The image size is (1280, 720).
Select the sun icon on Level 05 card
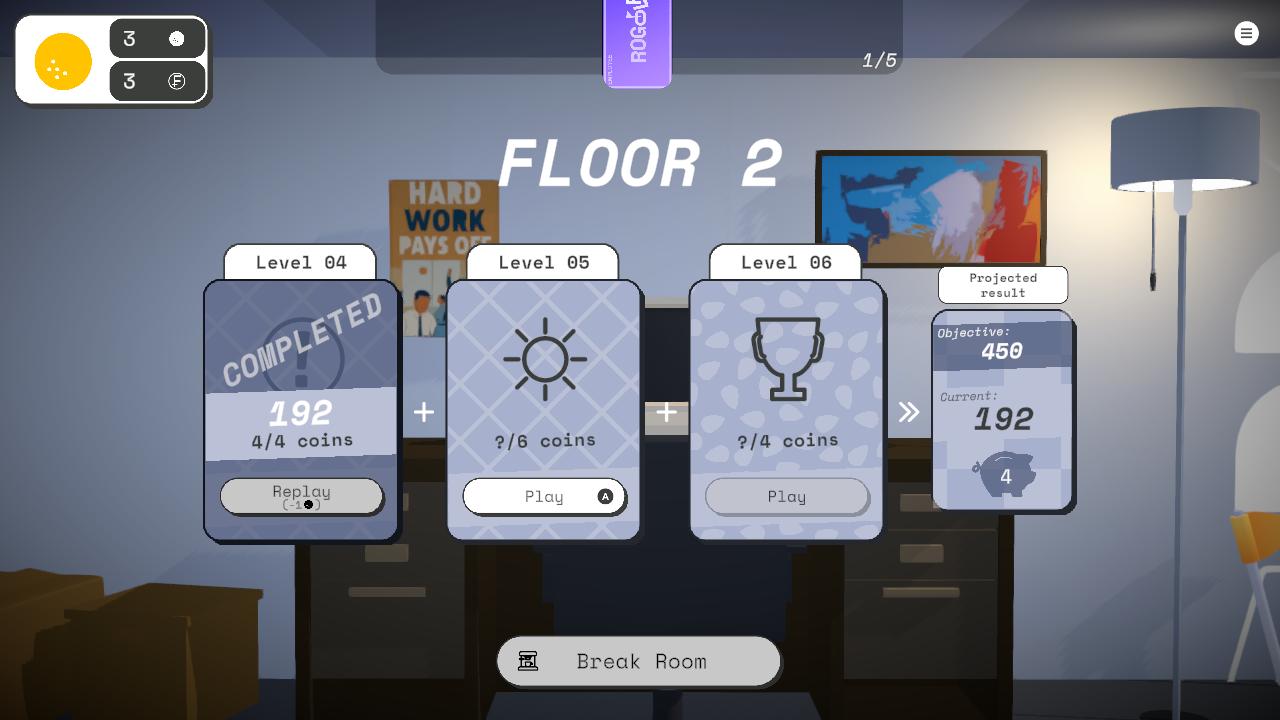(x=544, y=359)
